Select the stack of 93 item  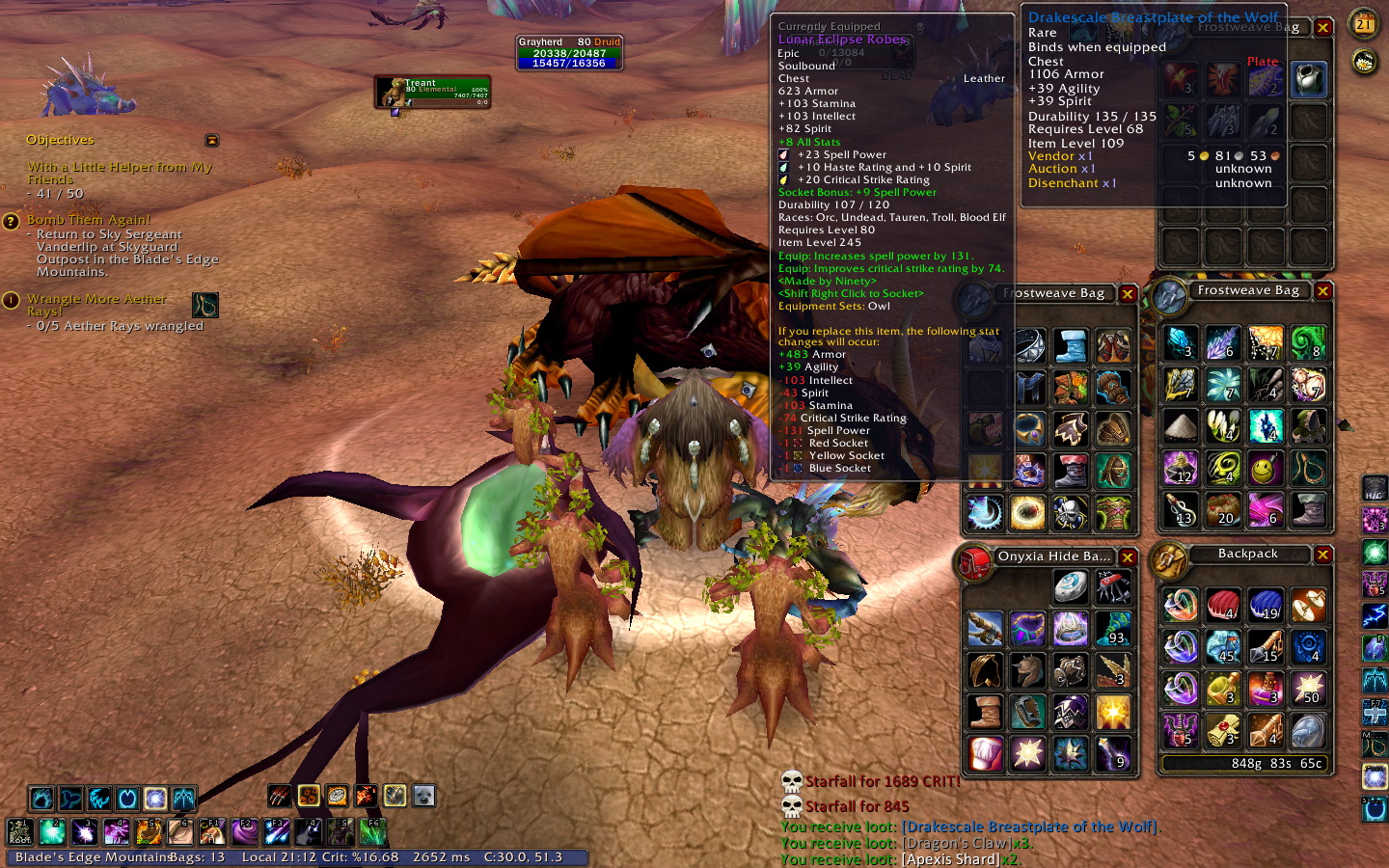[x=1113, y=629]
